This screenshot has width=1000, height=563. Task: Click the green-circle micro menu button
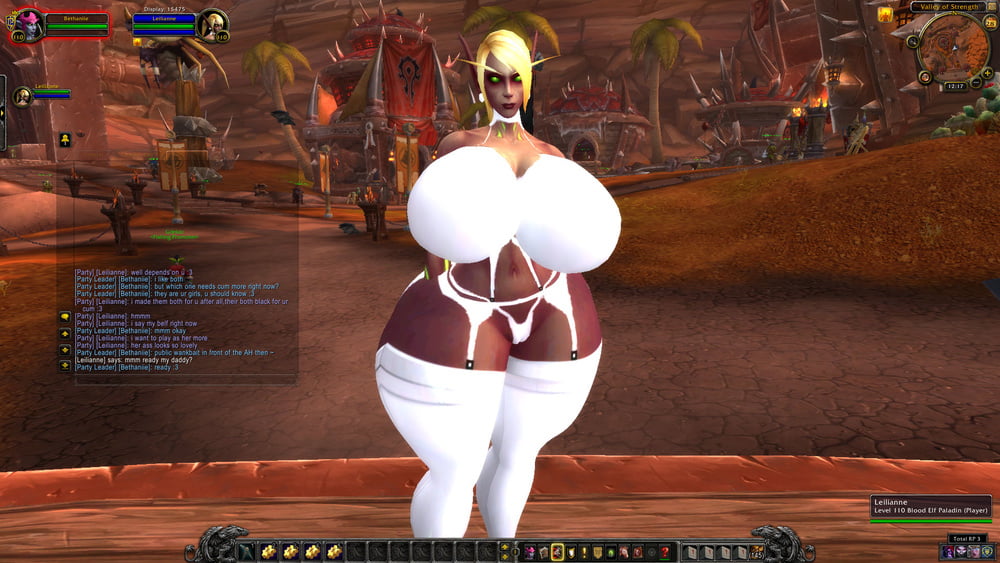click(x=610, y=552)
